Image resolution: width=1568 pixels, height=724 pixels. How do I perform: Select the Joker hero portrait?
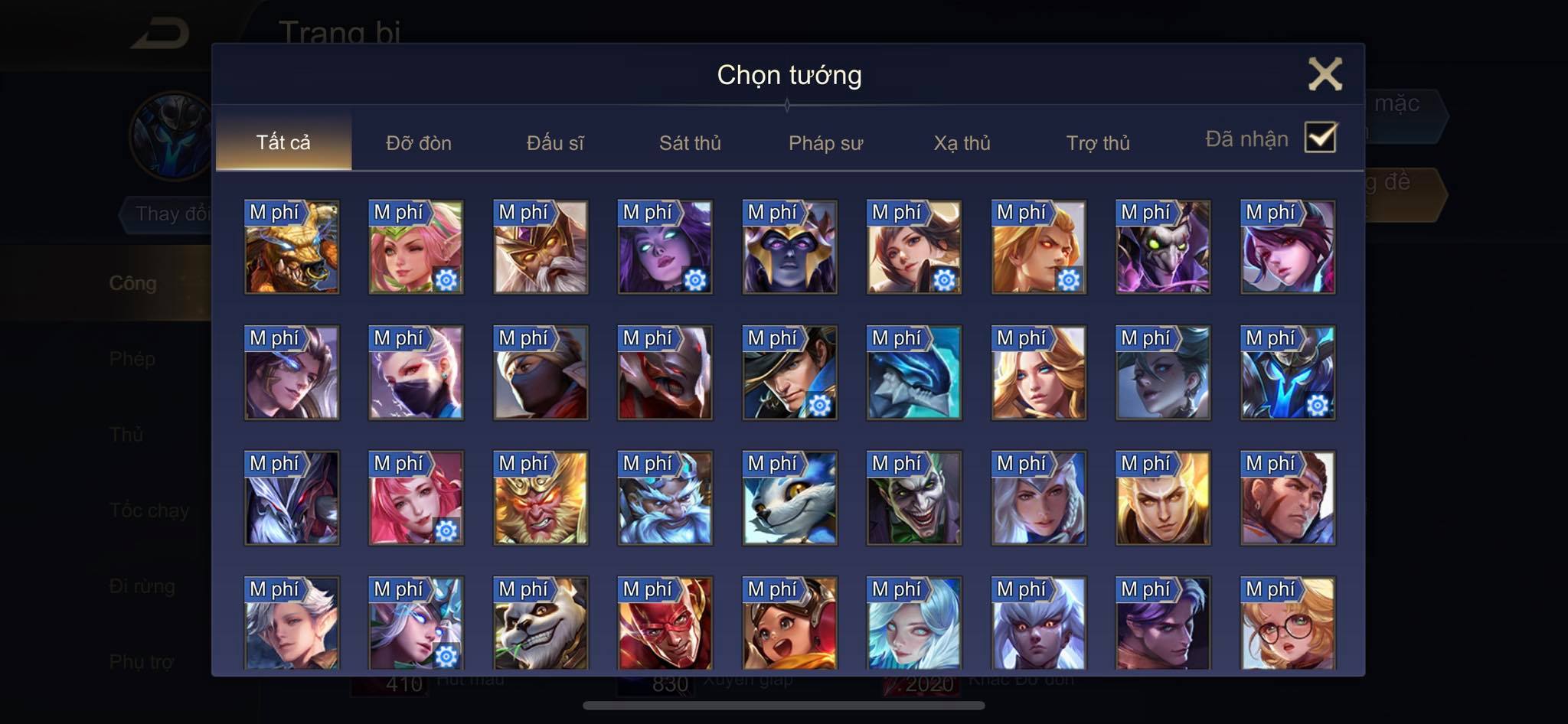pos(914,498)
